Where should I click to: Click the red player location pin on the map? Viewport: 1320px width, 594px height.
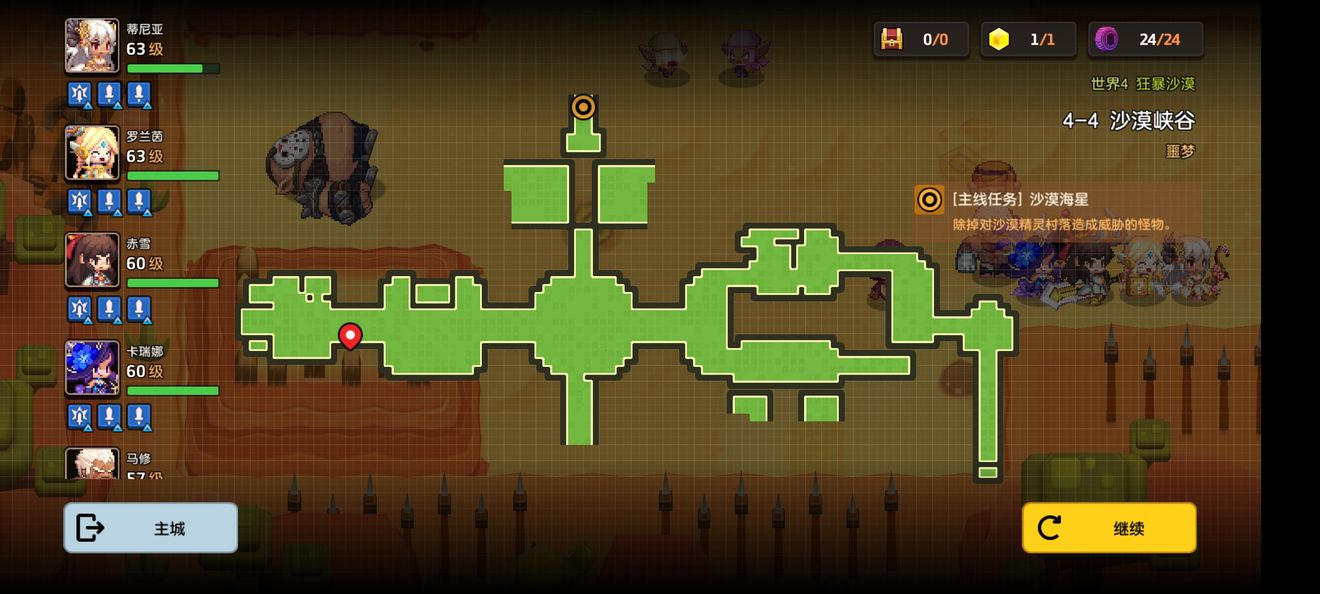pos(350,335)
